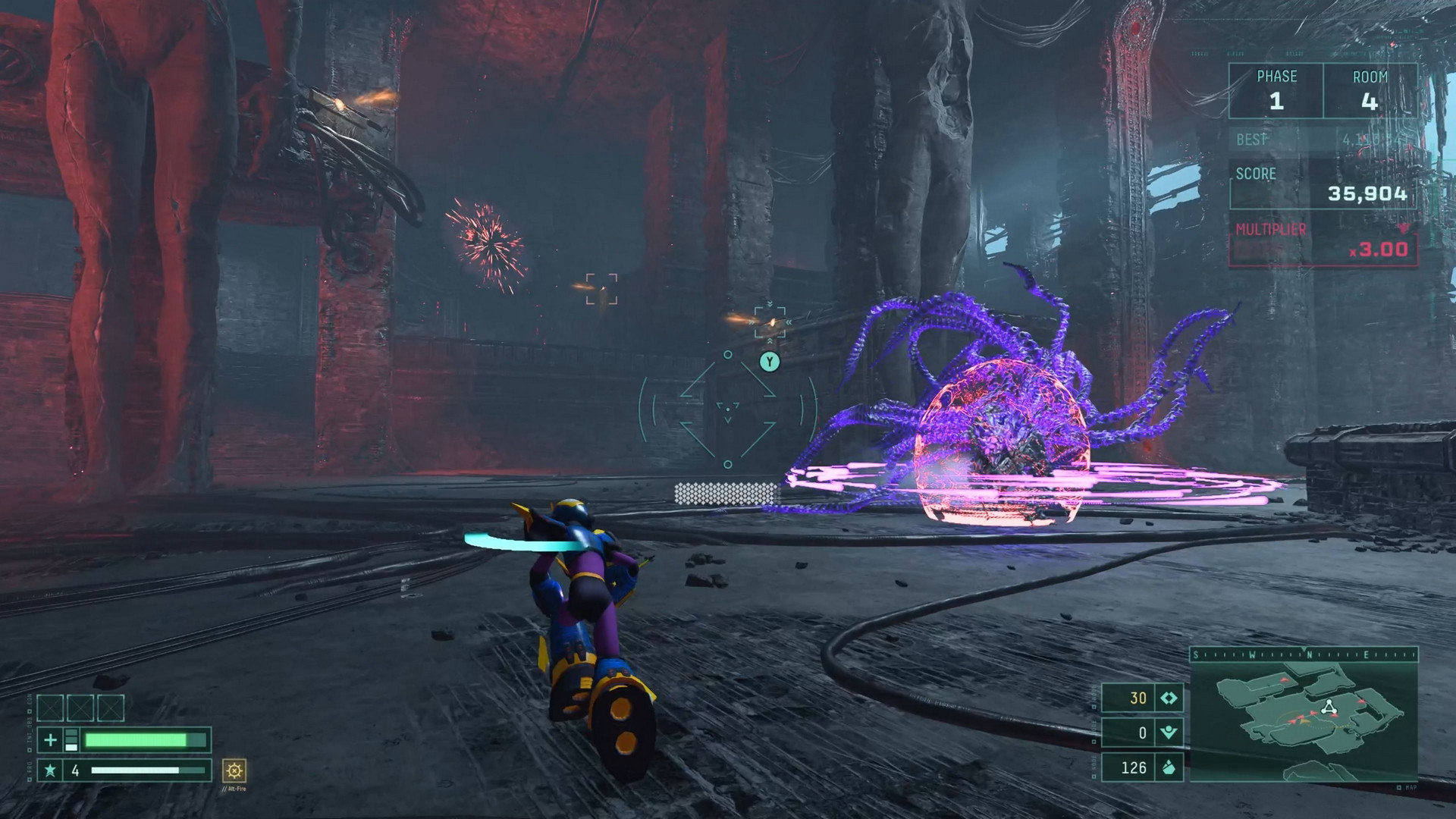Select the weapon proficiency star icon
The image size is (1456, 819).
pos(49,772)
